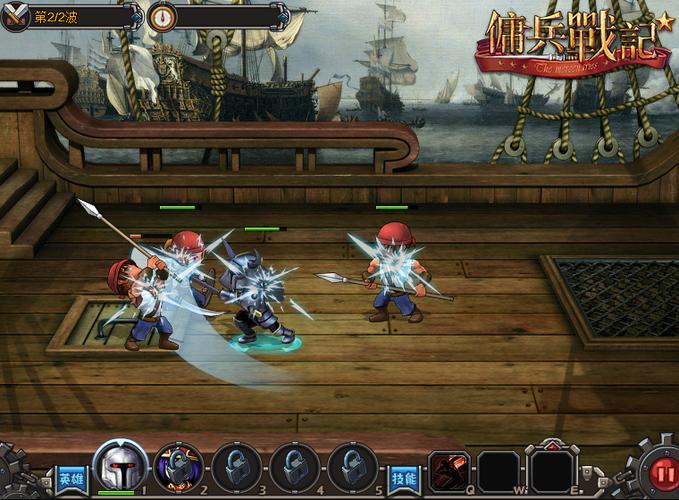Select the dark hooded hero portrait
The height and width of the screenshot is (500, 679).
pos(179,468)
